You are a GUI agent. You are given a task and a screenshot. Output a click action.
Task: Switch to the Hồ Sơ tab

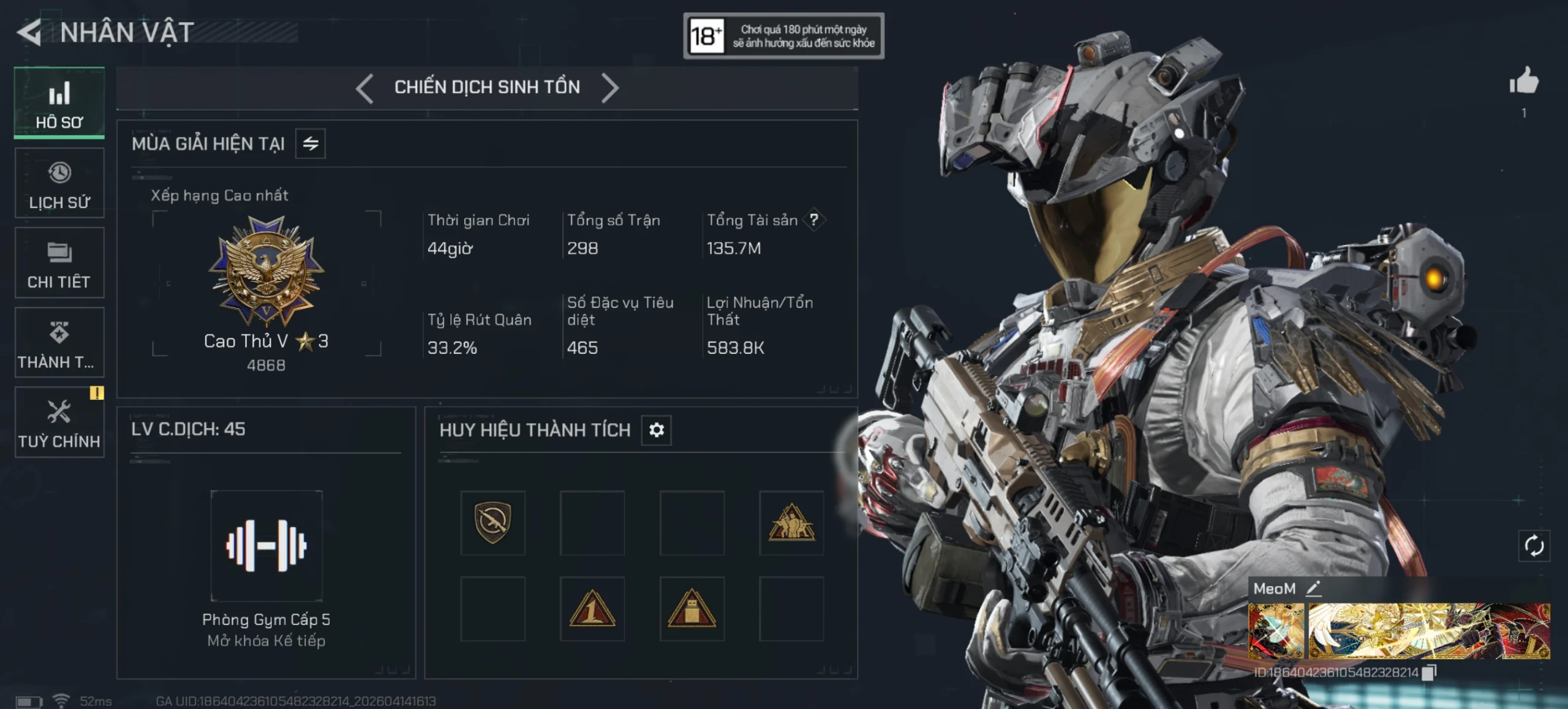point(59,103)
